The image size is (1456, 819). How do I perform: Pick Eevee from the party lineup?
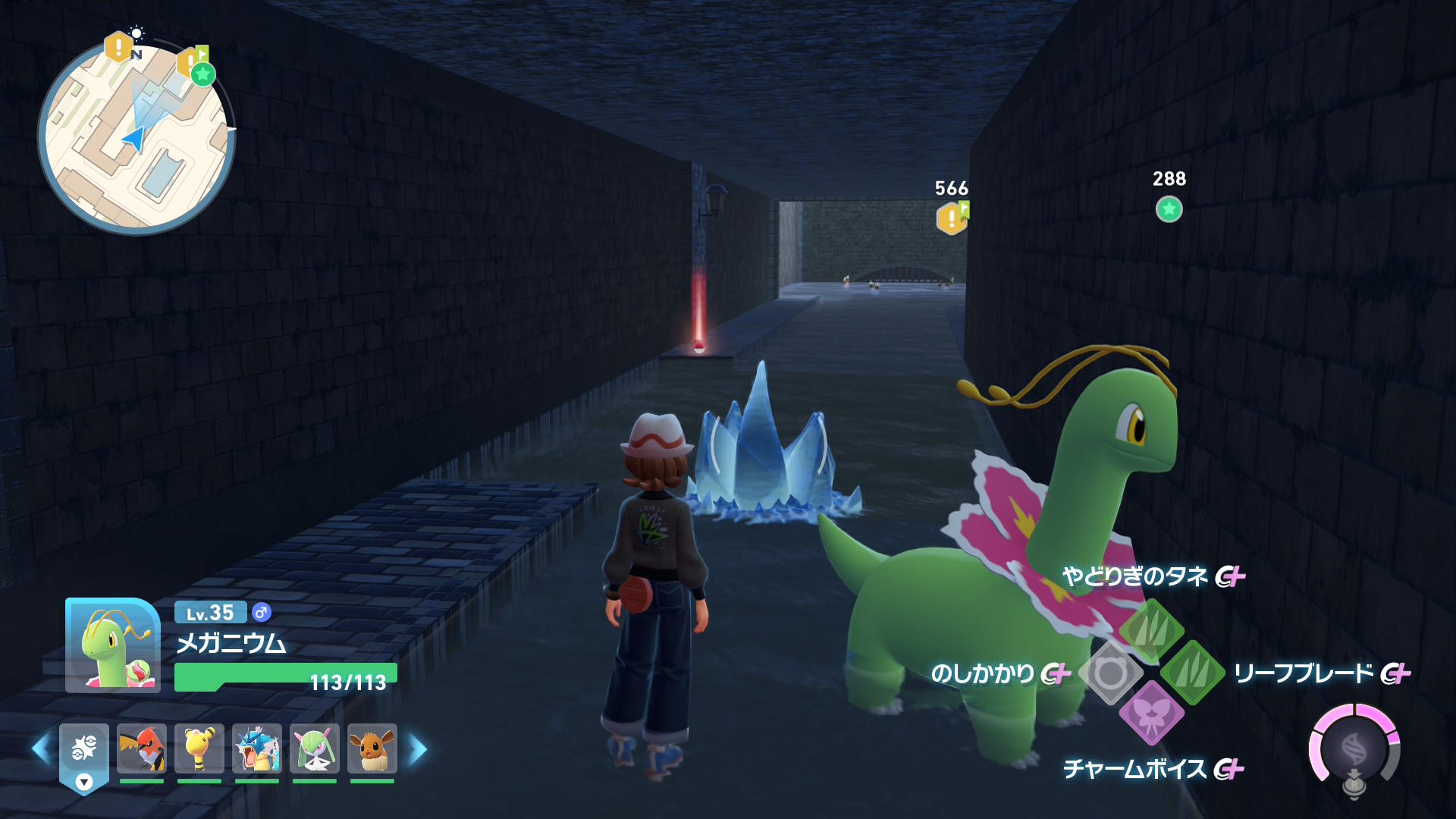click(372, 748)
